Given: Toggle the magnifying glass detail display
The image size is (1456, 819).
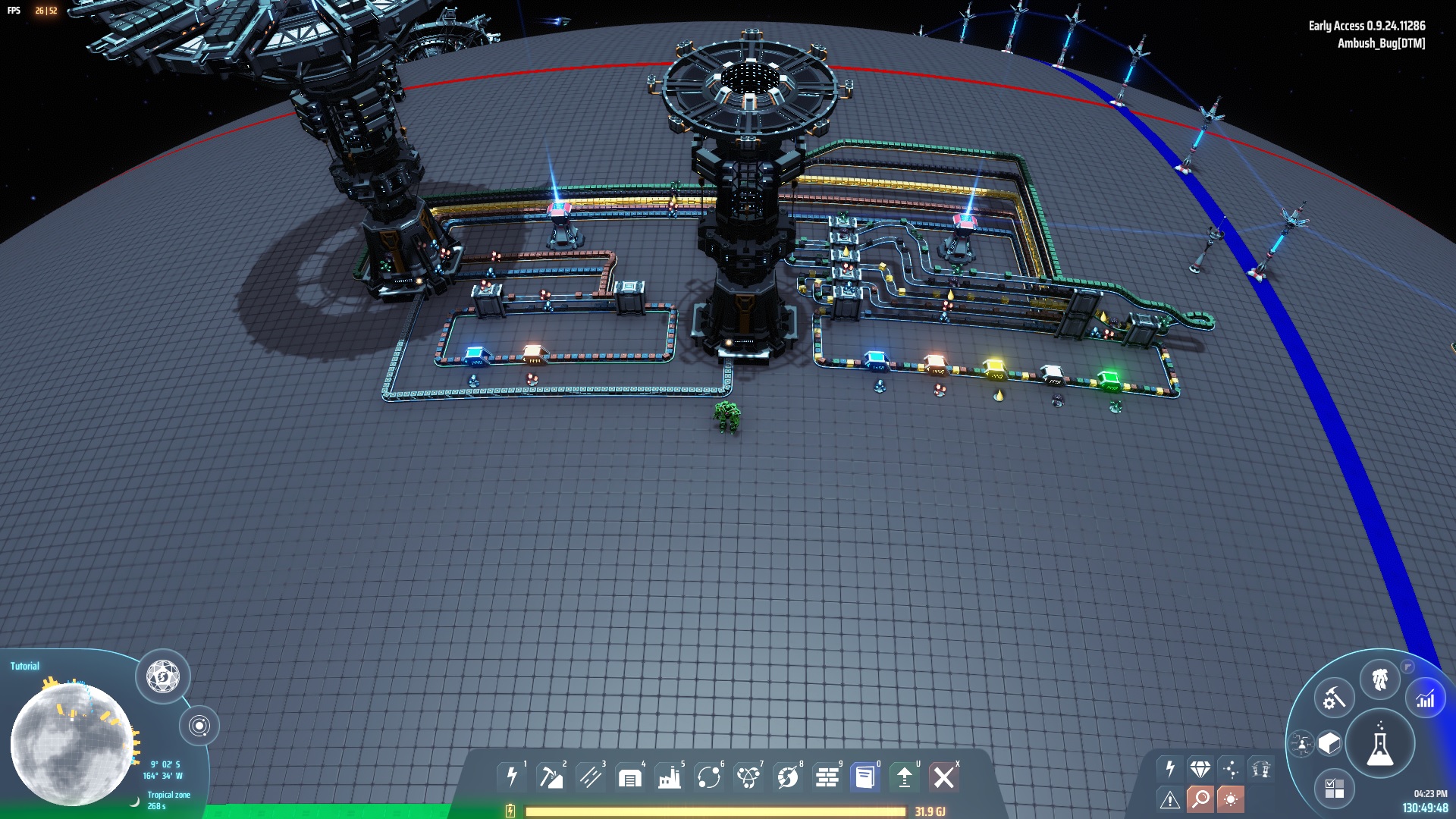Looking at the screenshot, I should pyautogui.click(x=1200, y=799).
